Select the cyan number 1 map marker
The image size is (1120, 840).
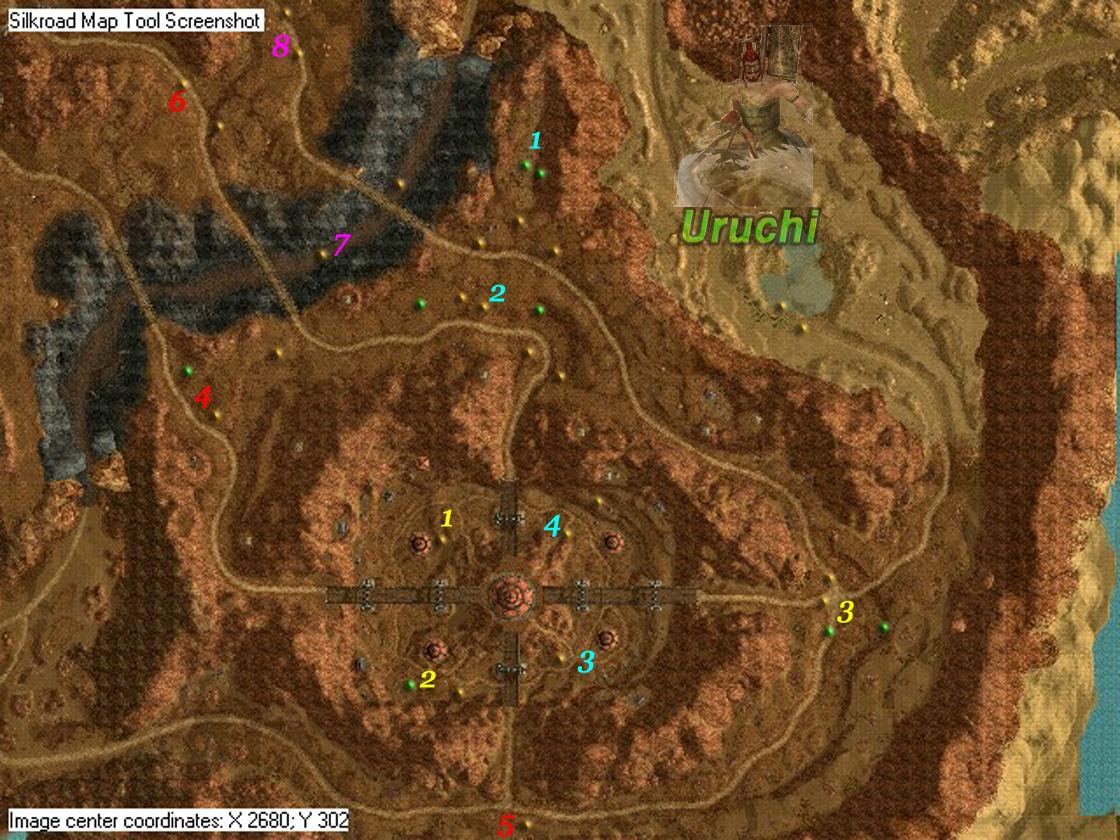[x=536, y=141]
